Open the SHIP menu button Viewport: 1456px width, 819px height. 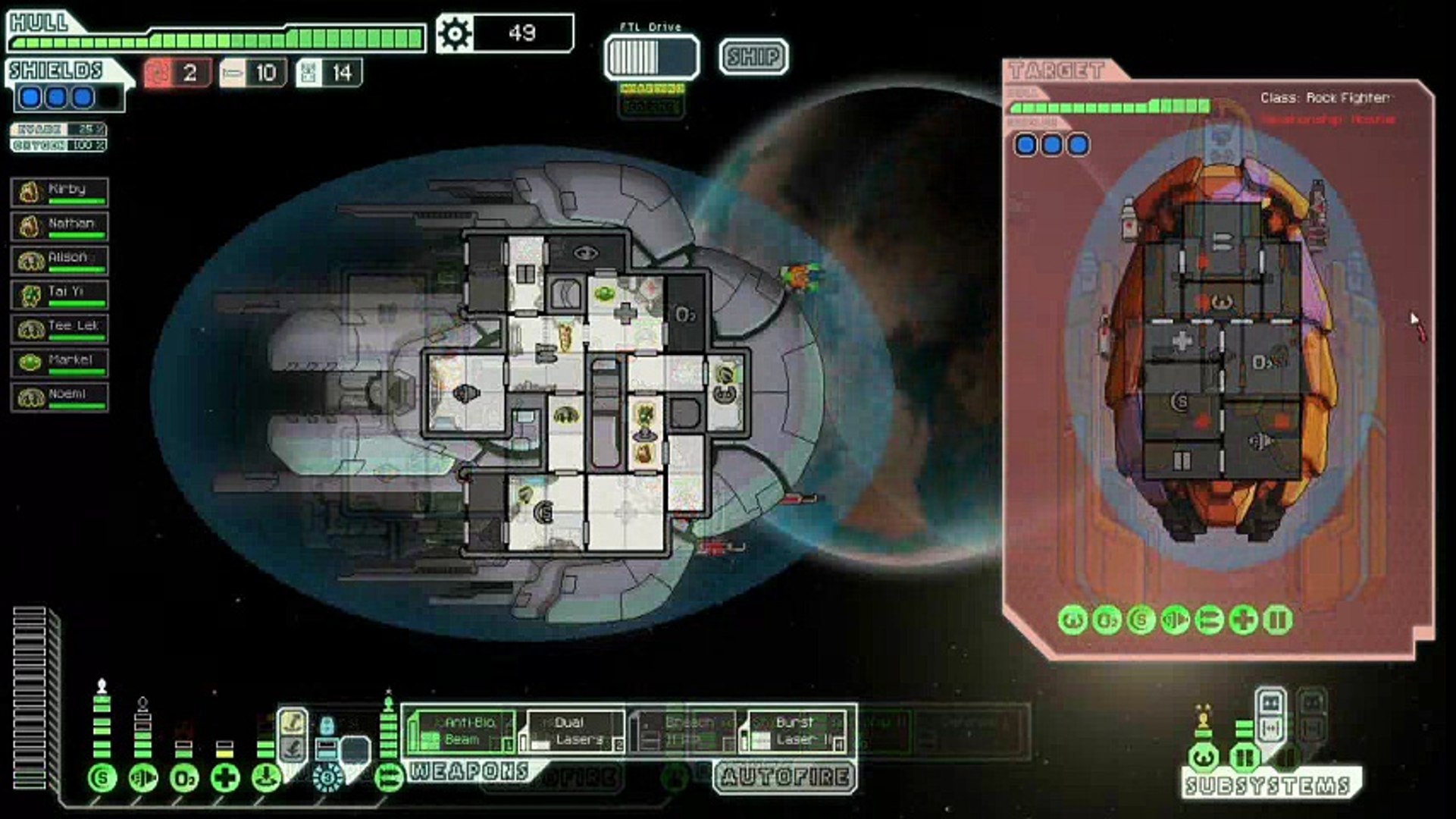753,57
